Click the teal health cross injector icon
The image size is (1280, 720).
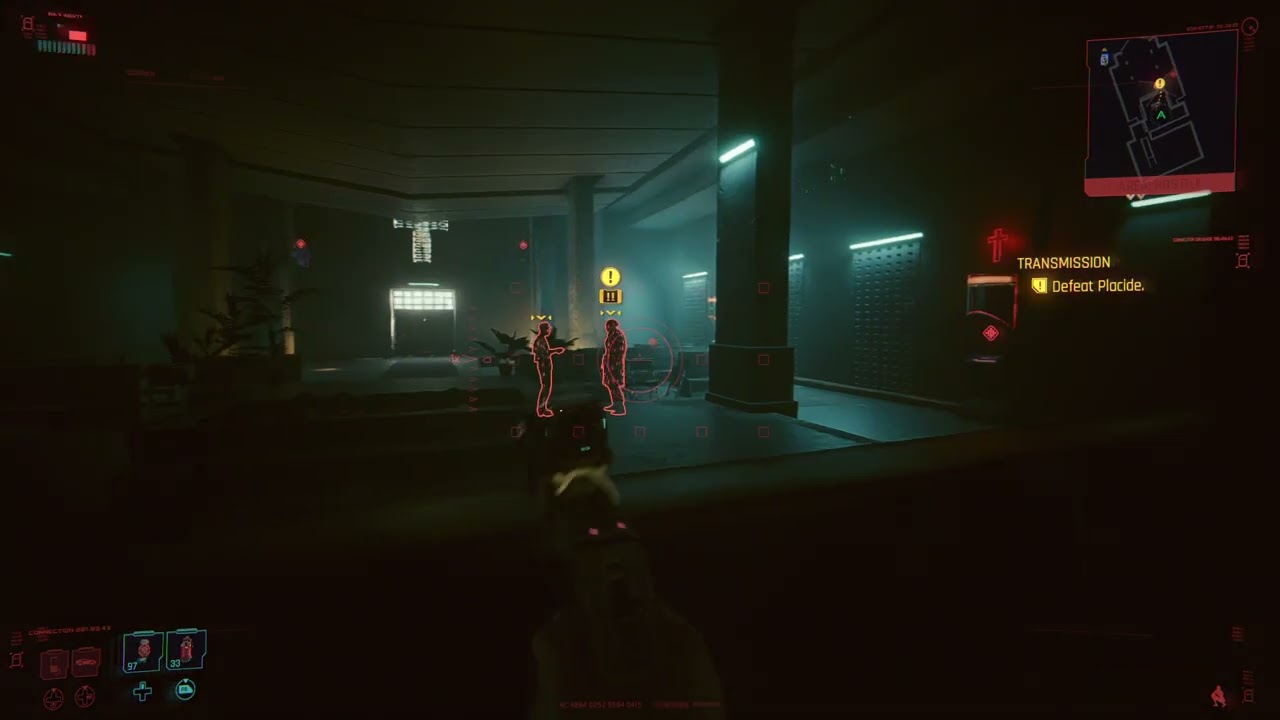coord(141,691)
